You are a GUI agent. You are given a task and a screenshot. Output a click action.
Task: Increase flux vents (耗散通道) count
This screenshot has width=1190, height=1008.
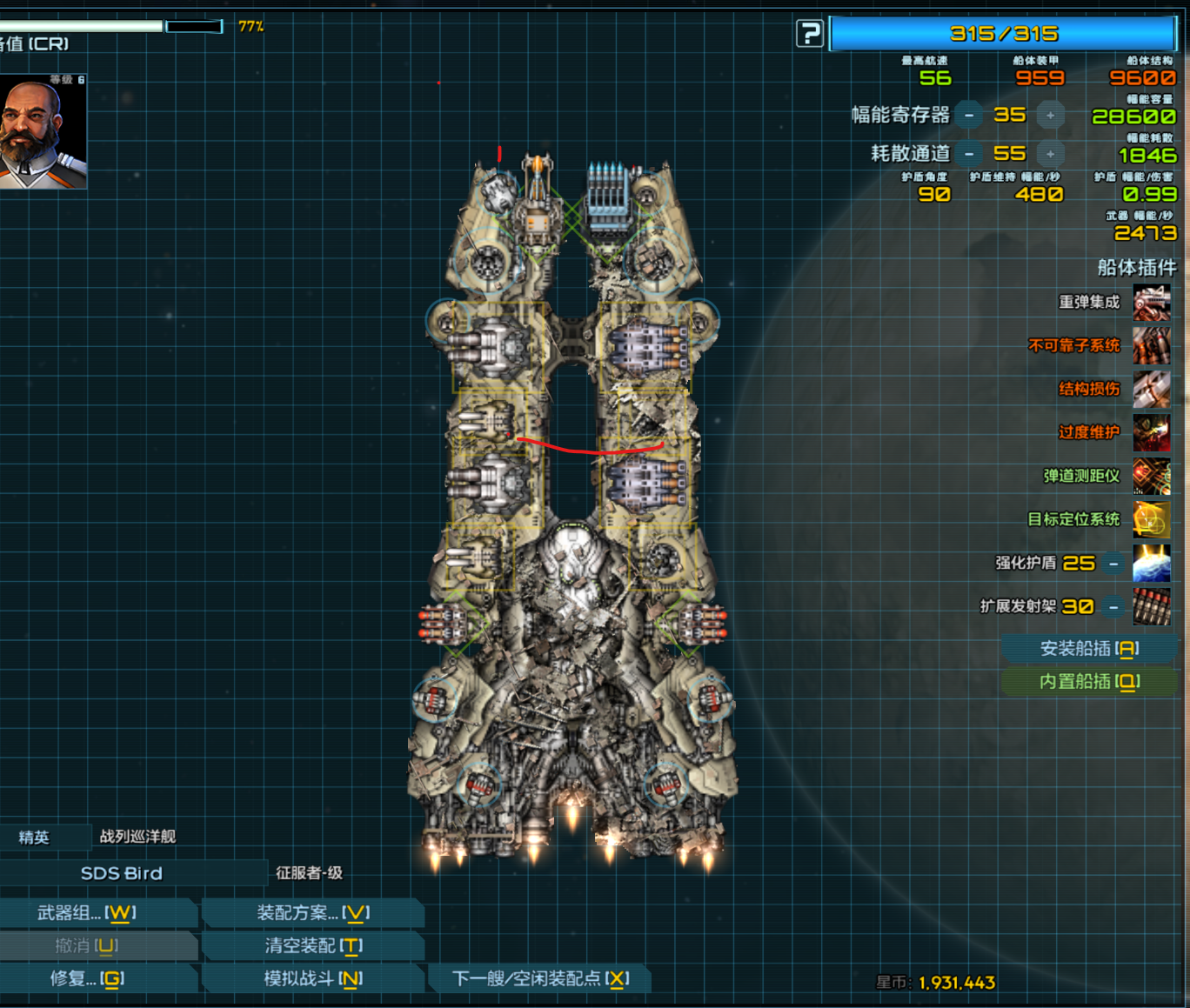pos(1050,154)
